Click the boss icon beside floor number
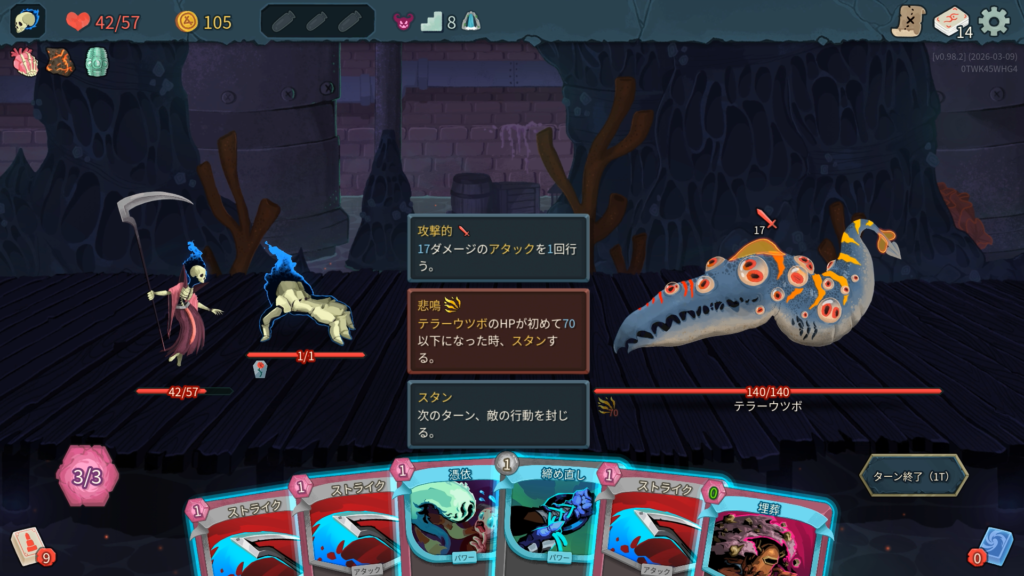This screenshot has height=576, width=1024. point(471,22)
